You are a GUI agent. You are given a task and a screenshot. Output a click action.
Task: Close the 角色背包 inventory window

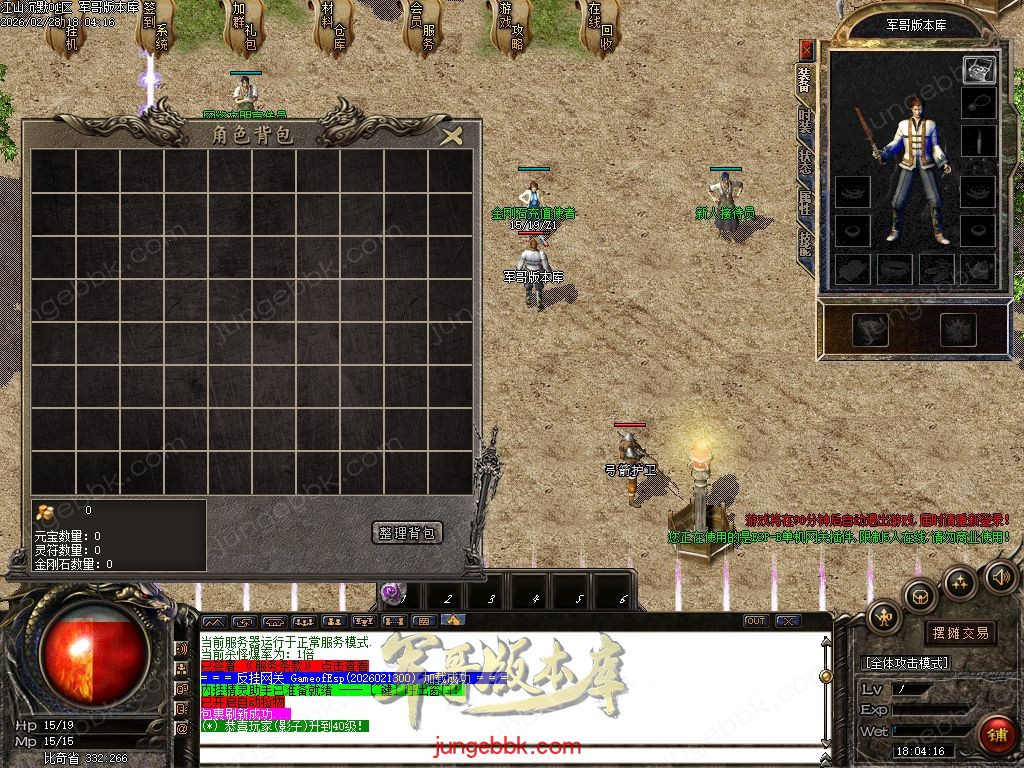tap(452, 136)
